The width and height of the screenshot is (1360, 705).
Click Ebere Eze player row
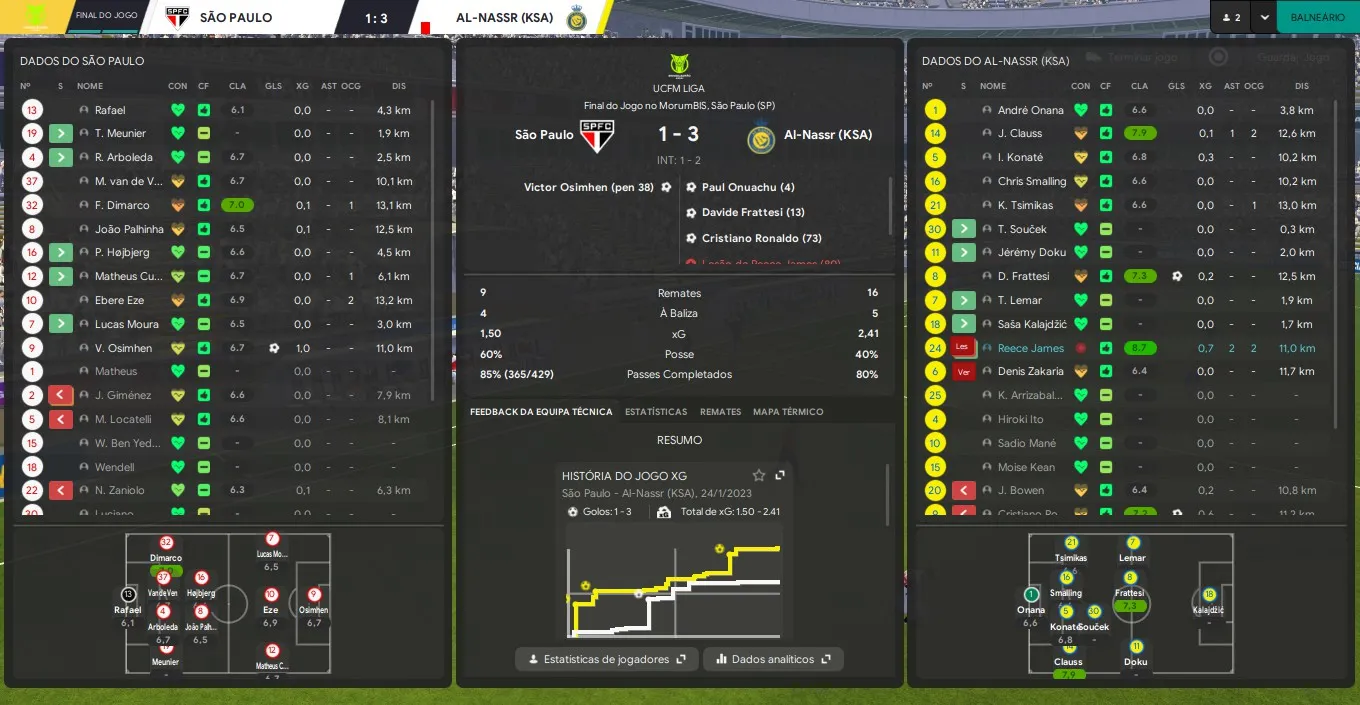pyautogui.click(x=118, y=300)
